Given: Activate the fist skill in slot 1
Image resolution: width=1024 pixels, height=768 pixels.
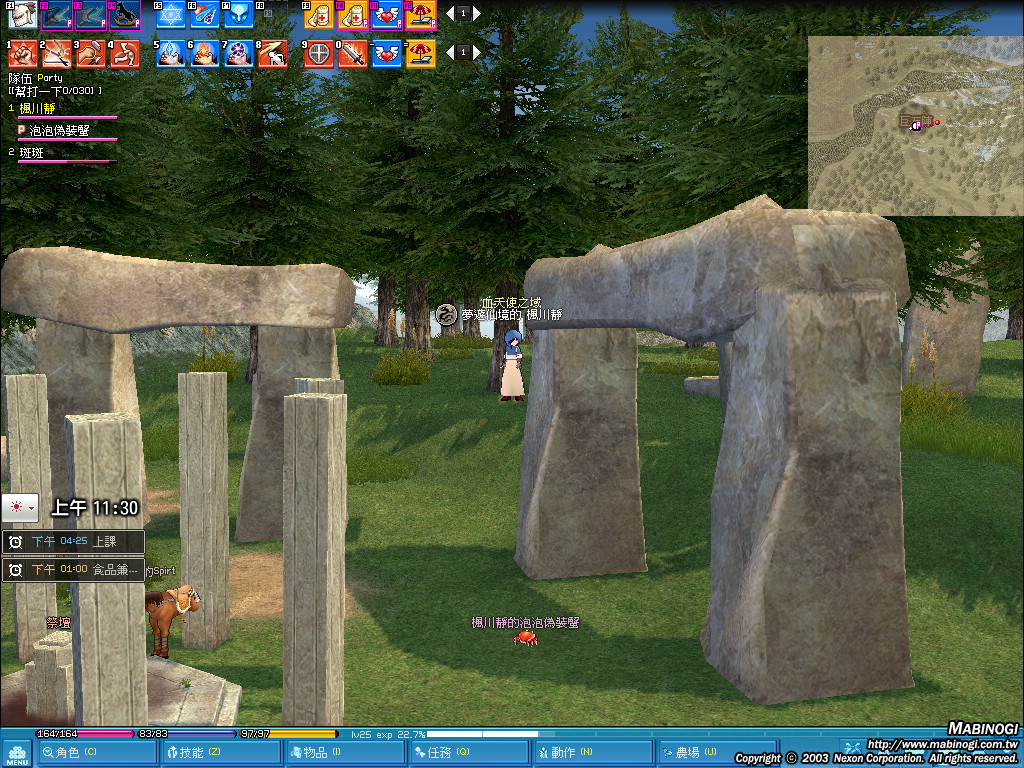Looking at the screenshot, I should (x=24, y=53).
